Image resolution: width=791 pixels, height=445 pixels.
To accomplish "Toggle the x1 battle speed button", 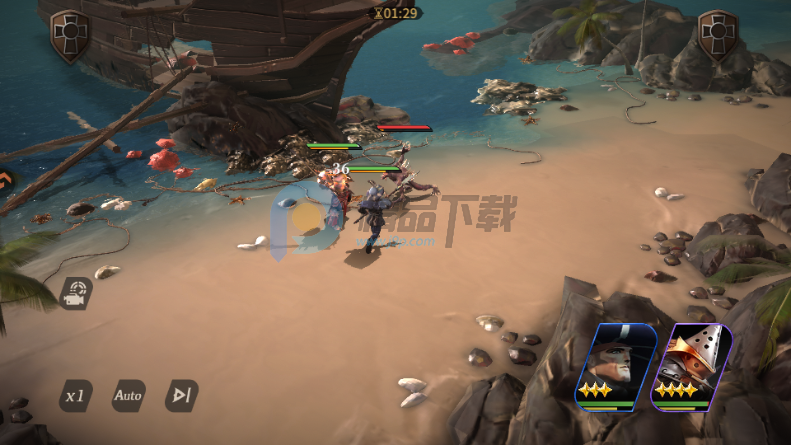I will click(74, 396).
